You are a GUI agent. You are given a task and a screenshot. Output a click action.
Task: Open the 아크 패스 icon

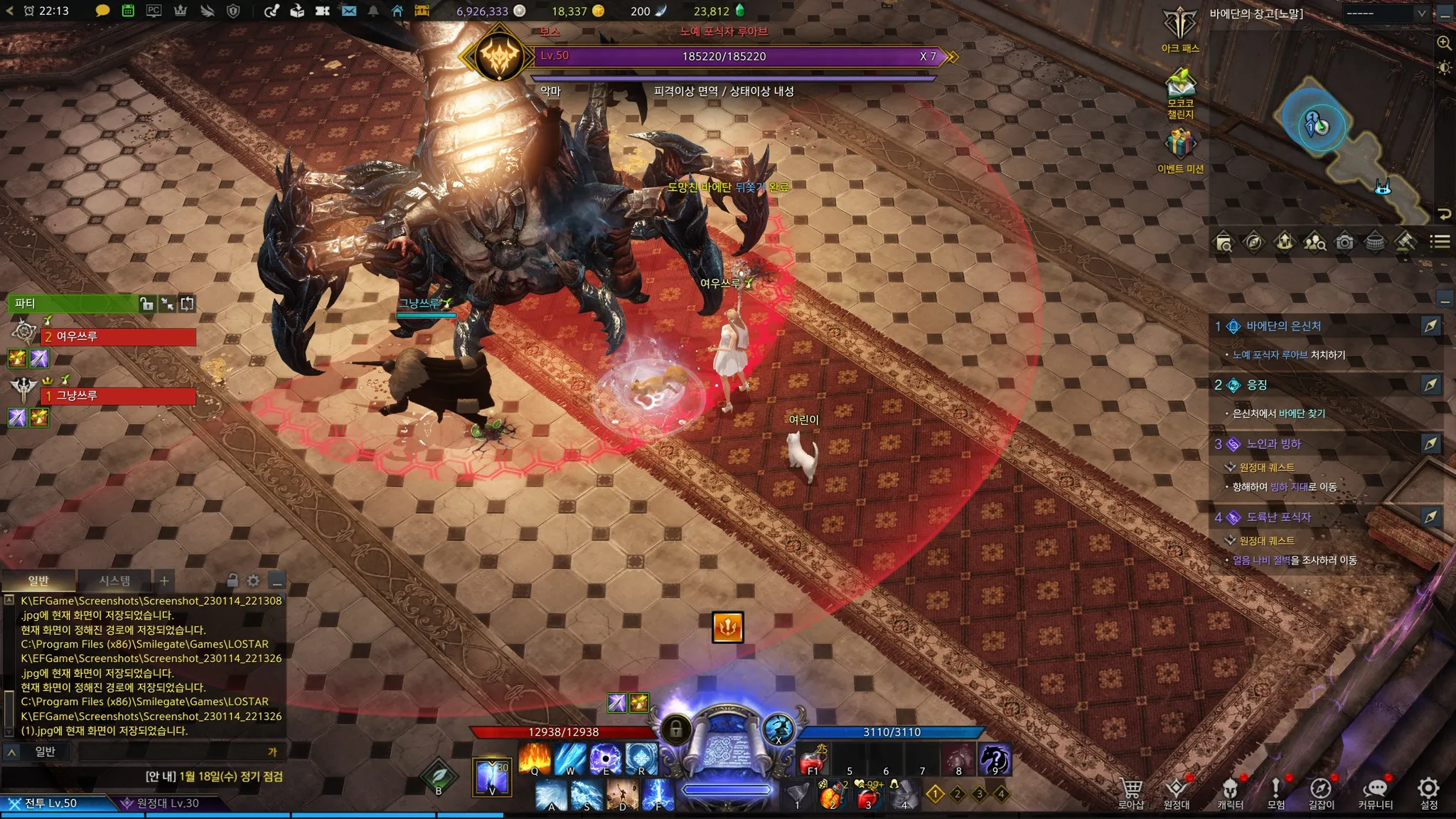coord(1180,28)
